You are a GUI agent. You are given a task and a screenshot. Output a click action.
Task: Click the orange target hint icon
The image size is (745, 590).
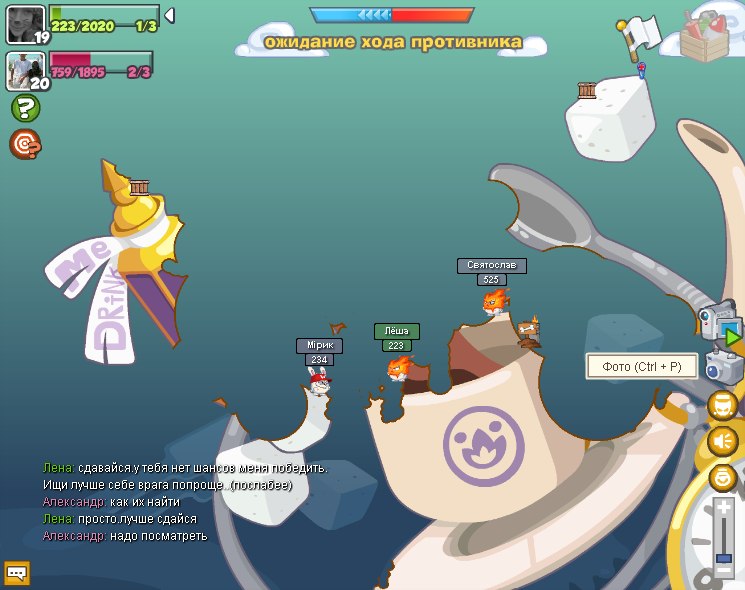[x=25, y=144]
